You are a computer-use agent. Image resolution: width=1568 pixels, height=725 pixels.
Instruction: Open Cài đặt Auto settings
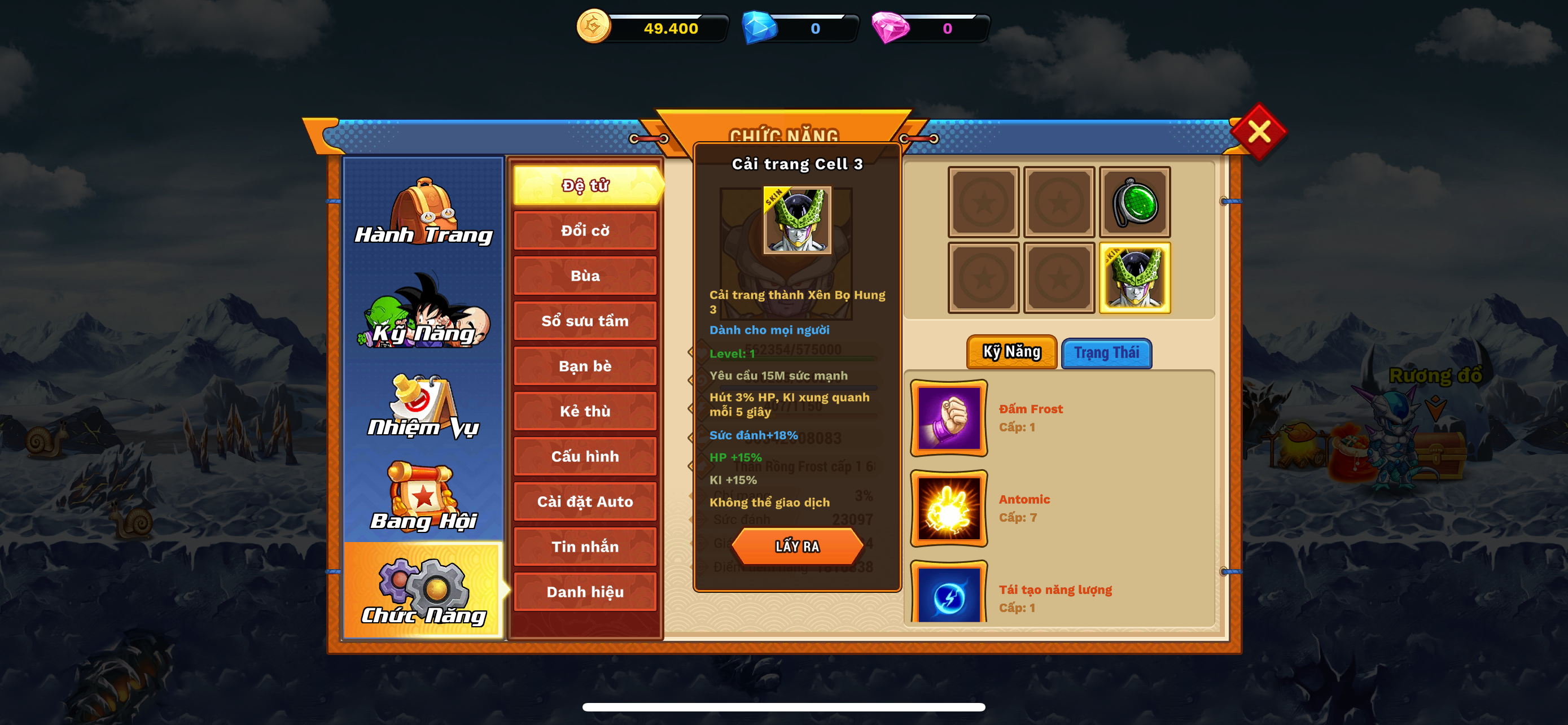pyautogui.click(x=585, y=501)
